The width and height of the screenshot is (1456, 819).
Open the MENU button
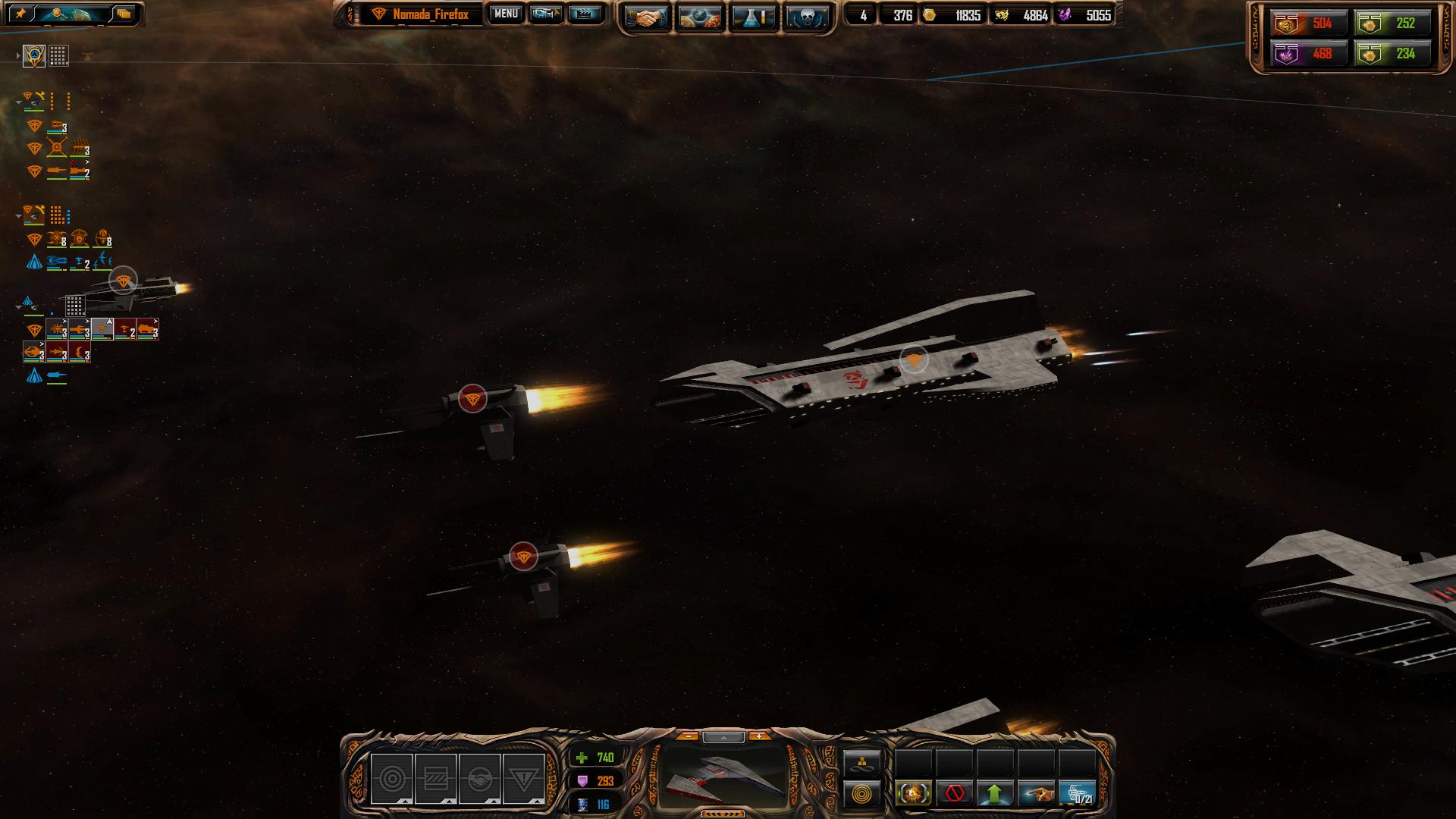(x=505, y=14)
